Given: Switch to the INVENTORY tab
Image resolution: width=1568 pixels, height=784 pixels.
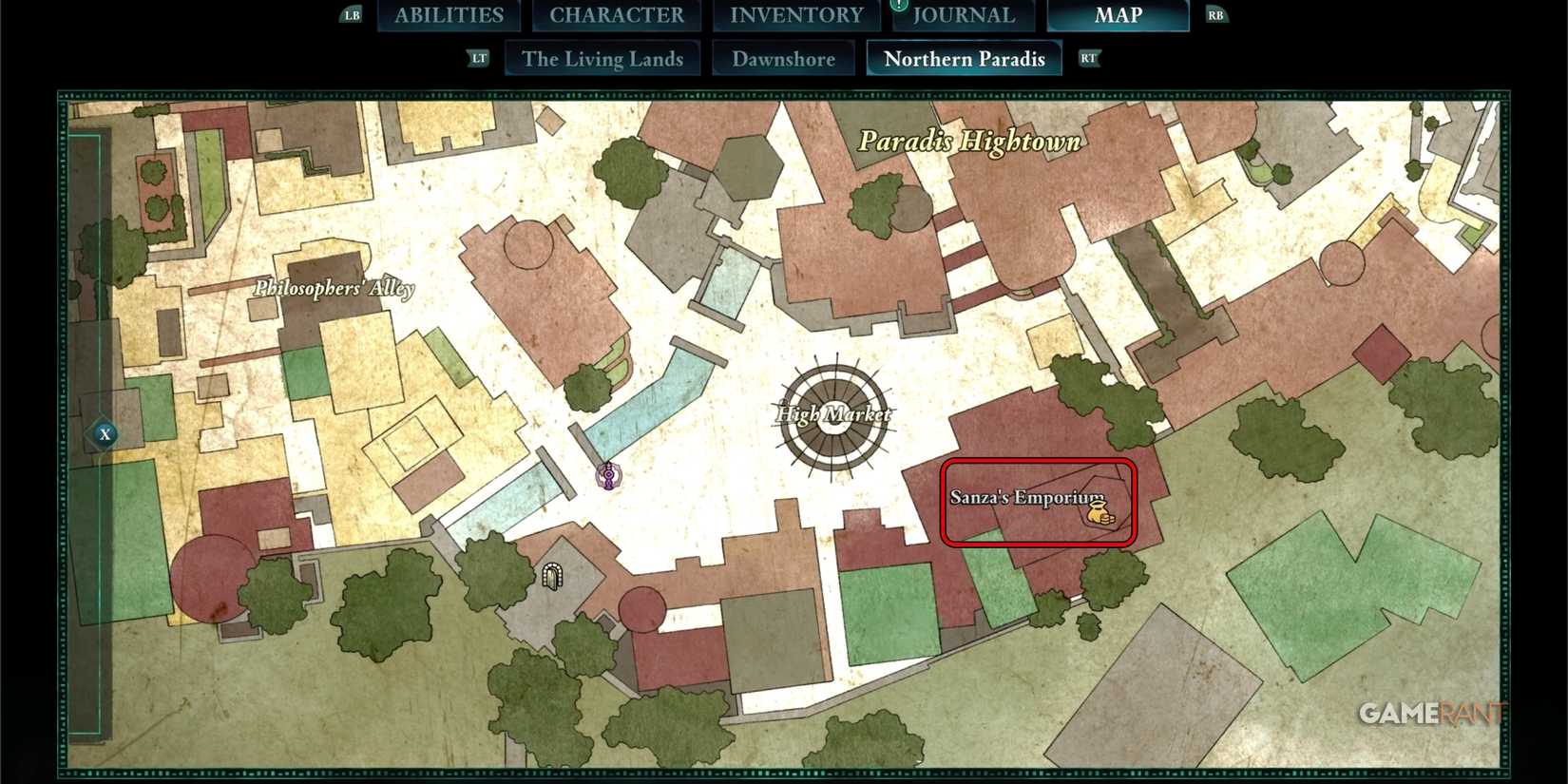Looking at the screenshot, I should 794,14.
